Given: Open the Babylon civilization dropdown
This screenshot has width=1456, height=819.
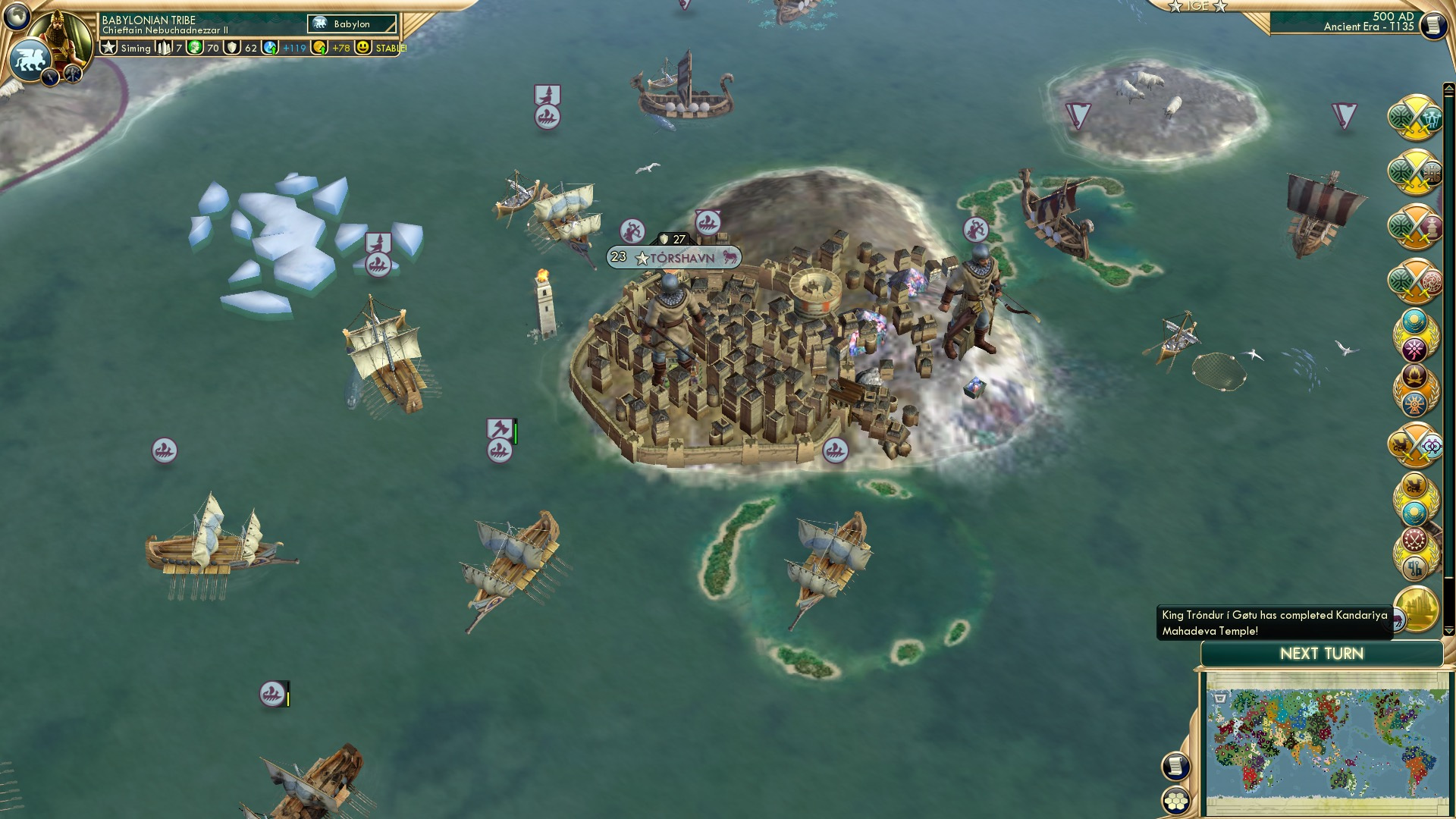Looking at the screenshot, I should pyautogui.click(x=351, y=24).
